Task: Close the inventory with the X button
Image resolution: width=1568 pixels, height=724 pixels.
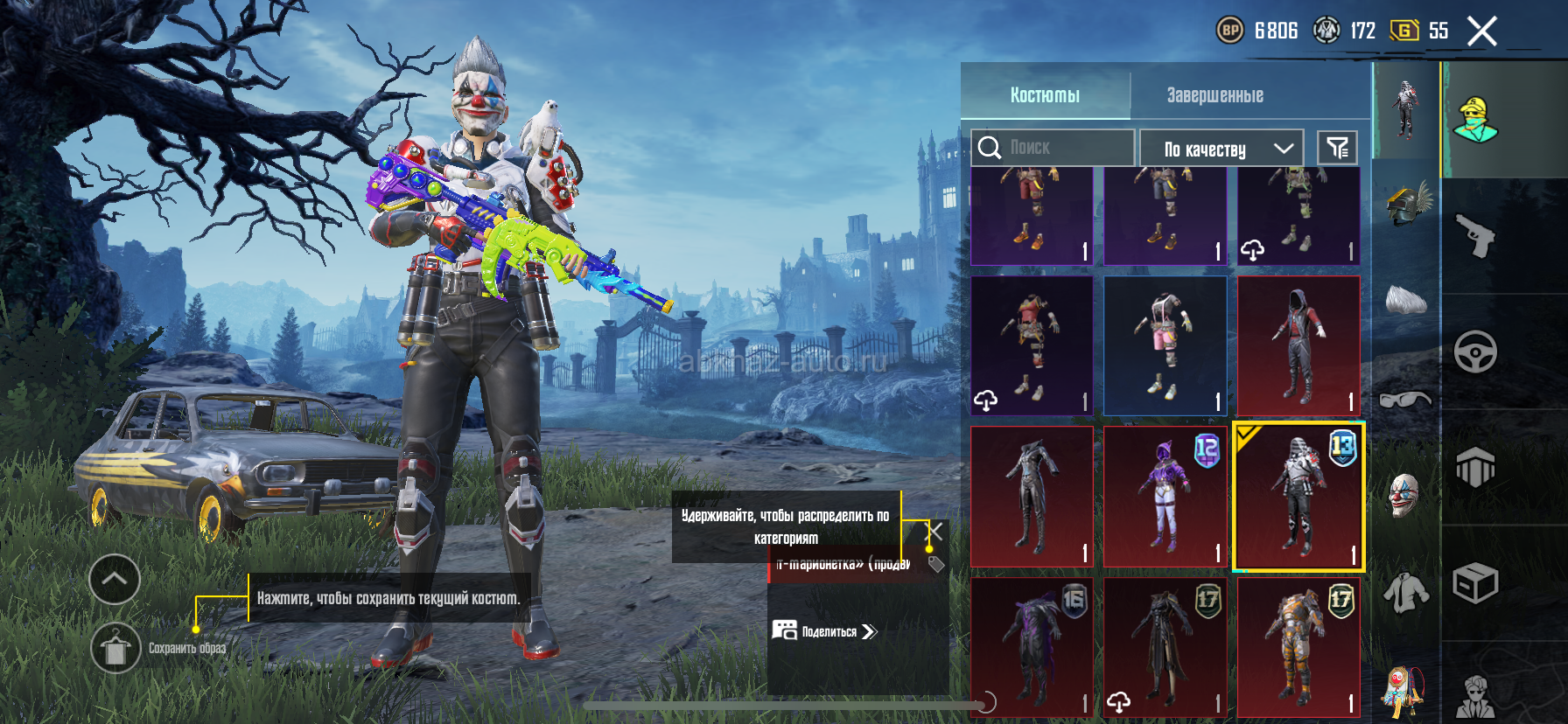Action: coord(1481,31)
